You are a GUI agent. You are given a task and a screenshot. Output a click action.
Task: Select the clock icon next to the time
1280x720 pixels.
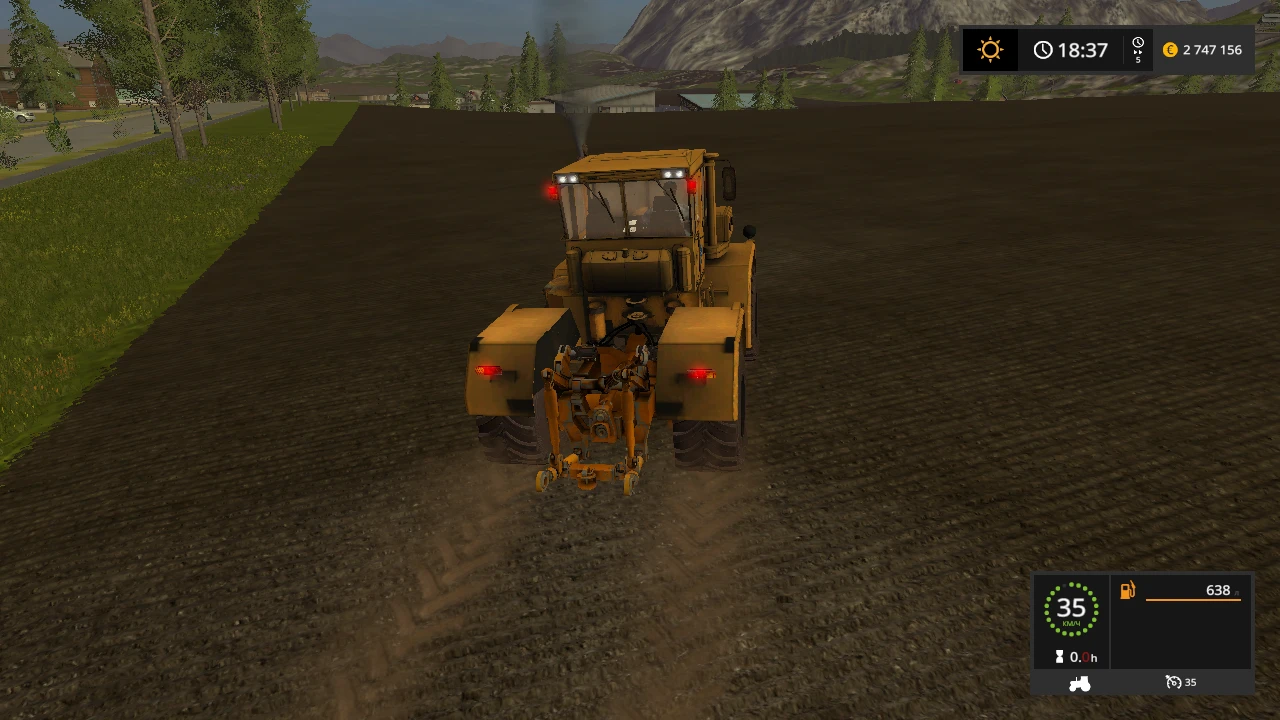point(1043,49)
